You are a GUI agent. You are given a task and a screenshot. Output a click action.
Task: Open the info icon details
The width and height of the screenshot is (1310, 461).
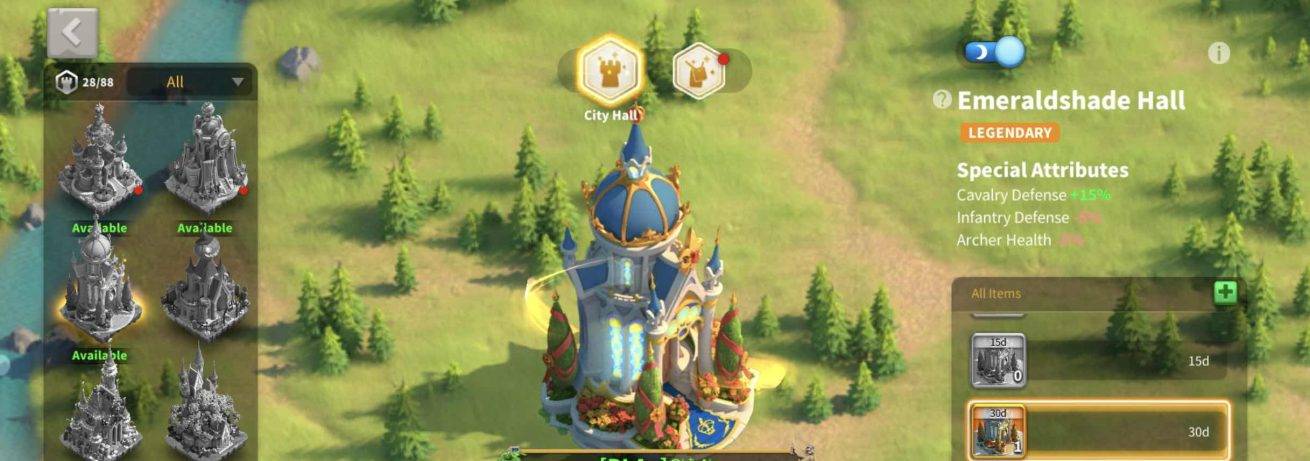1218,54
